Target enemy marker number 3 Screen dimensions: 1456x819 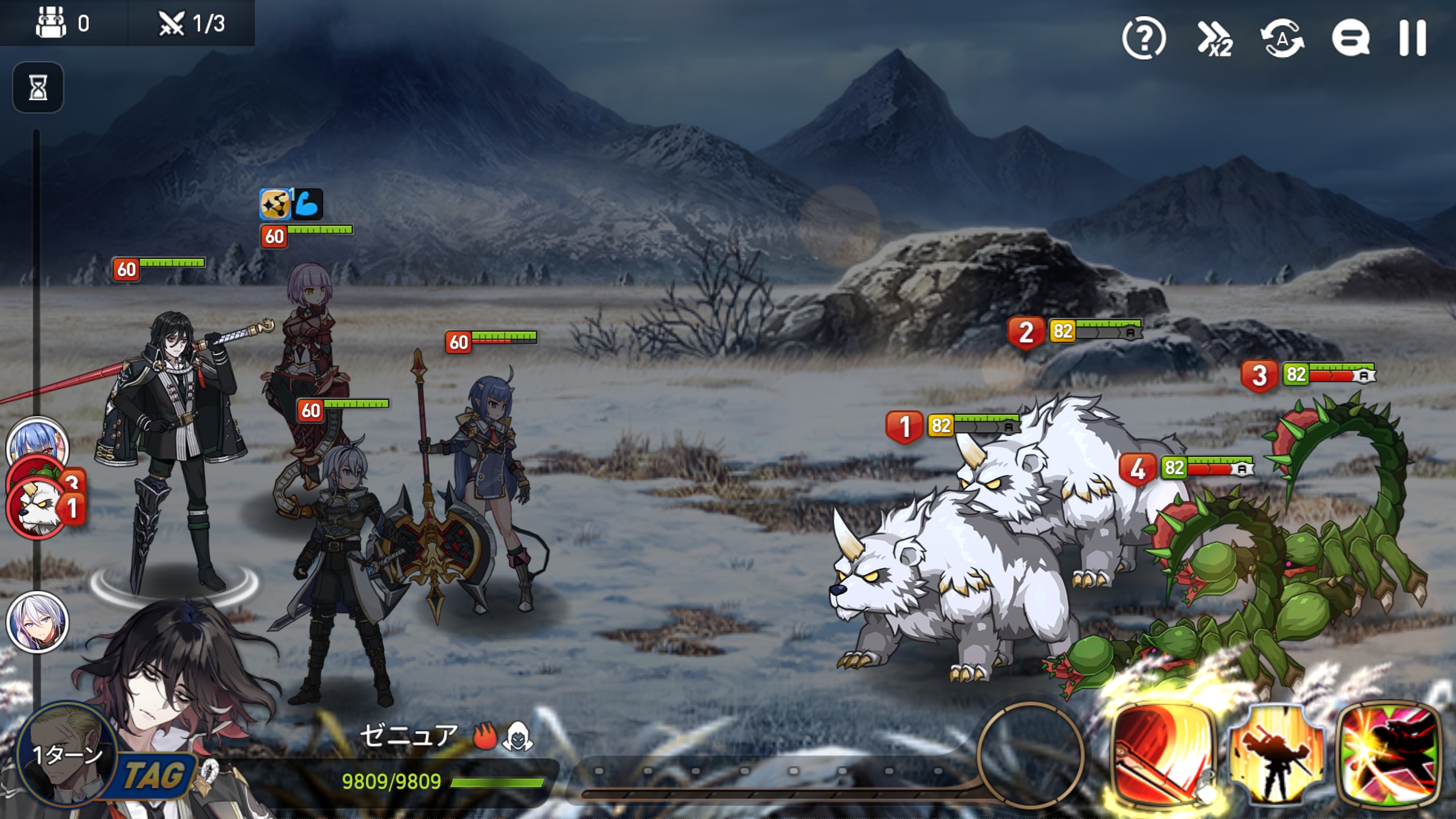point(1259,376)
